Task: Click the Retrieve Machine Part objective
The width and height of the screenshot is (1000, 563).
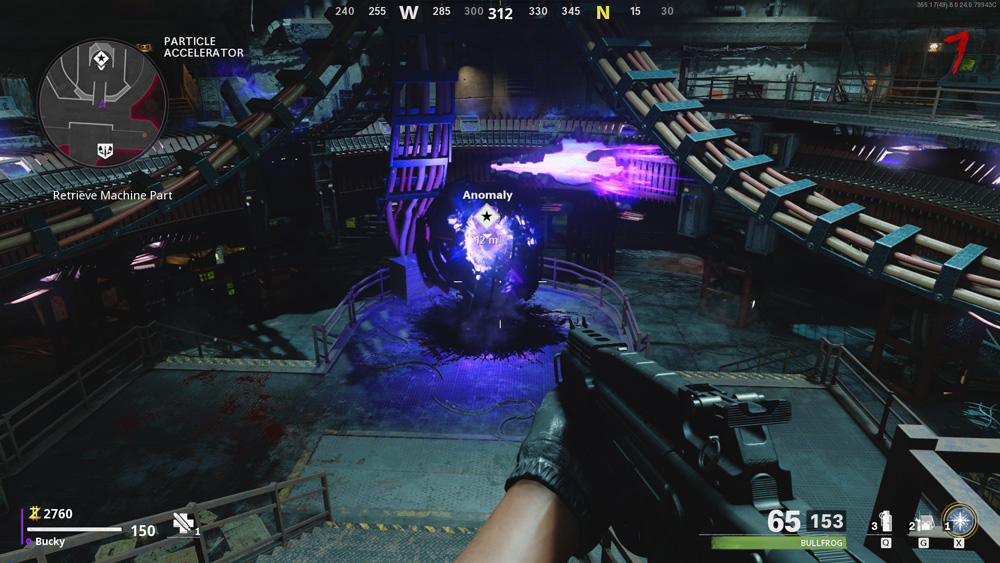Action: [113, 196]
